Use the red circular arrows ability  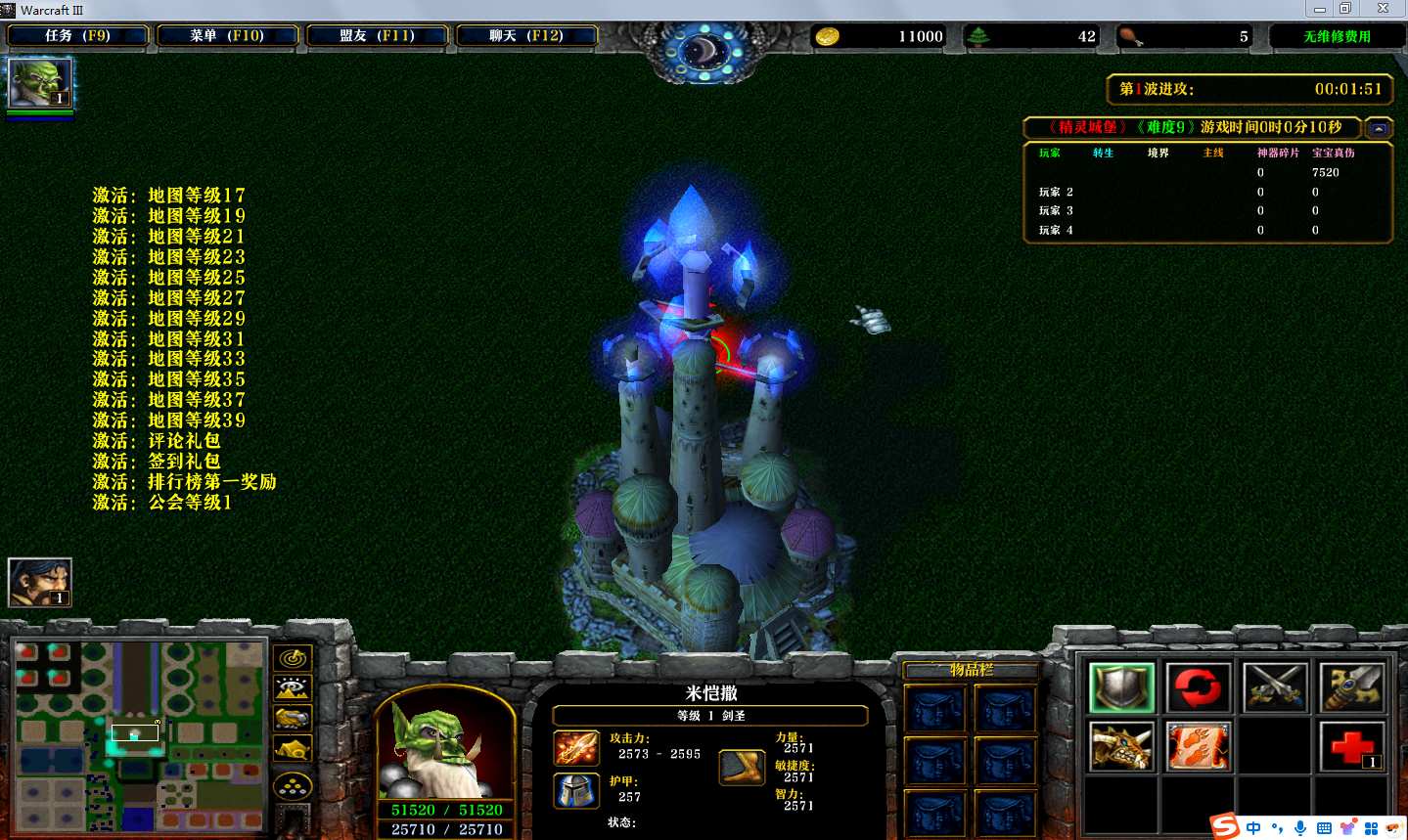(1199, 687)
